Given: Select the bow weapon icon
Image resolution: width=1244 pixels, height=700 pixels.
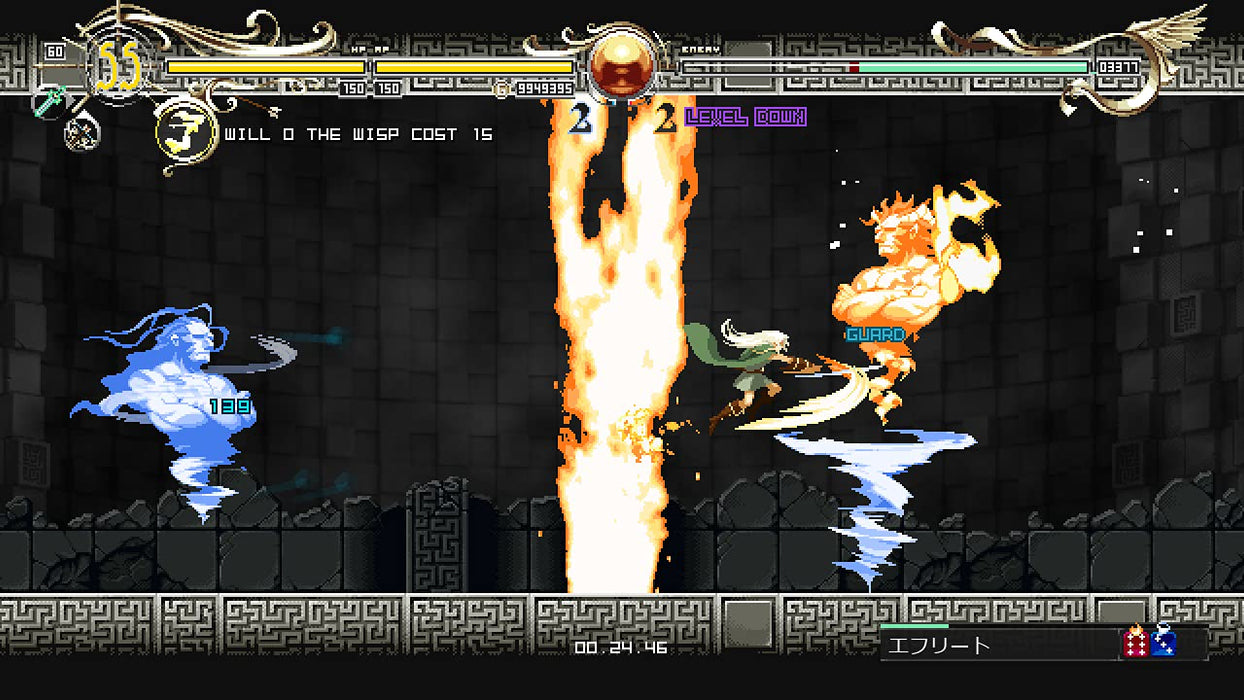Looking at the screenshot, I should pos(82,132).
